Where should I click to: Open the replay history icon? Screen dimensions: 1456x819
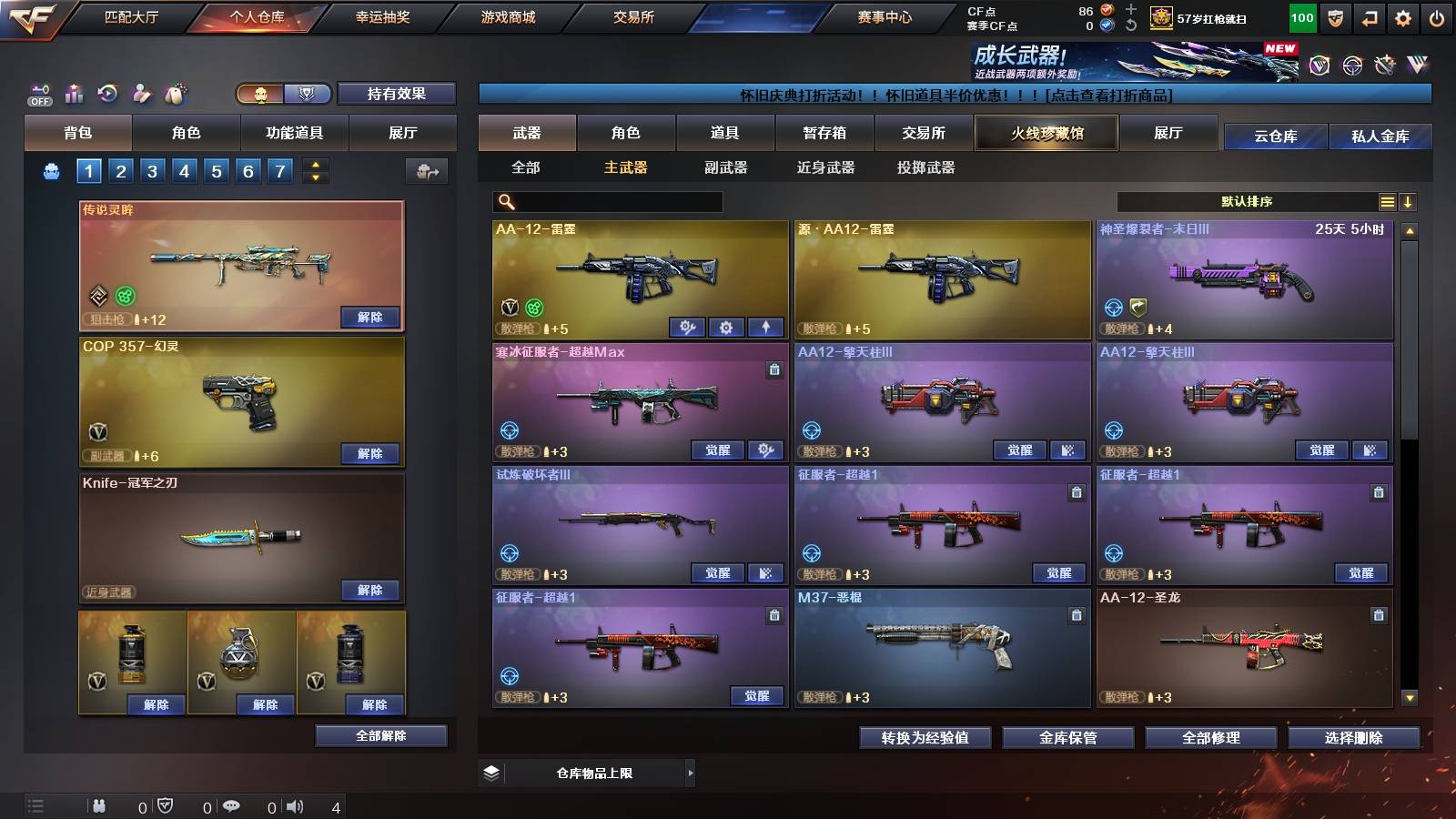pos(108,94)
